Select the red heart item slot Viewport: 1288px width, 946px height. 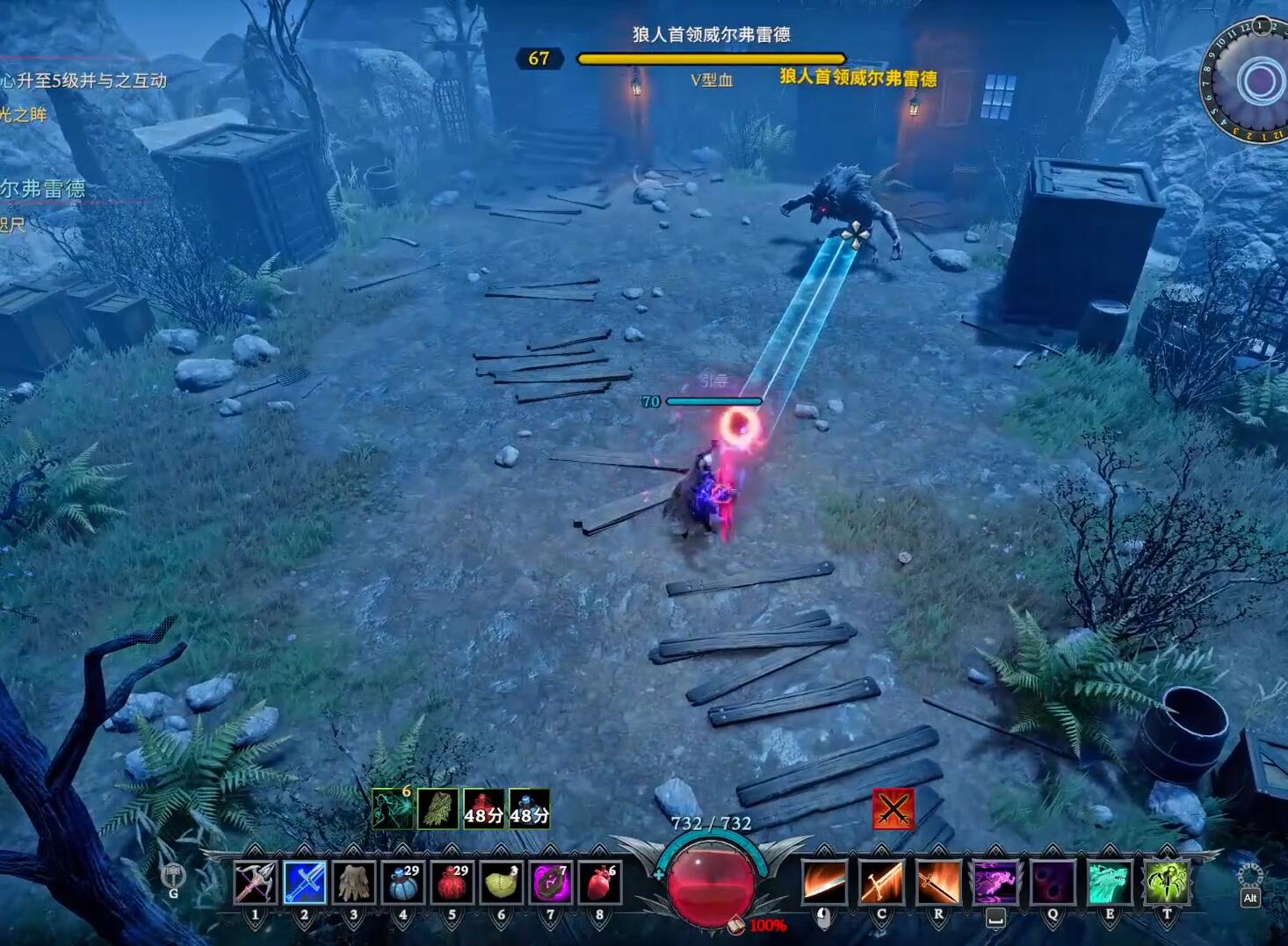pyautogui.click(x=600, y=882)
